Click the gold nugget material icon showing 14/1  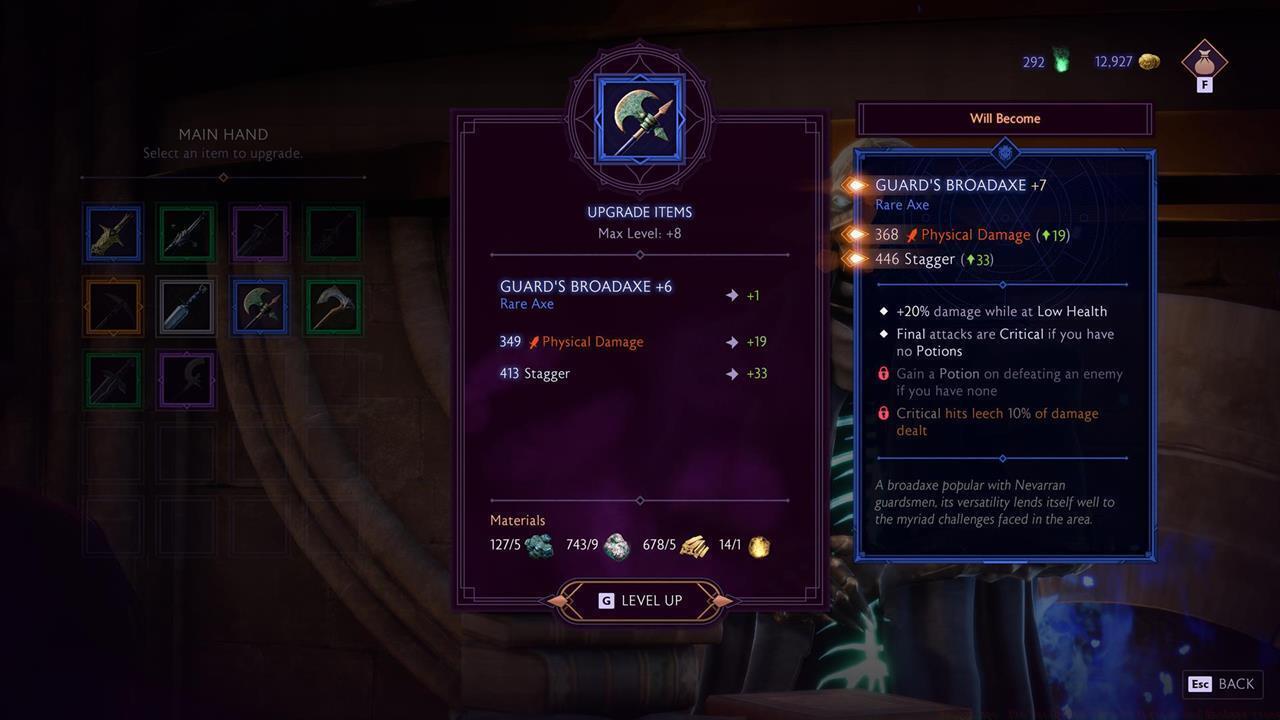[757, 546]
